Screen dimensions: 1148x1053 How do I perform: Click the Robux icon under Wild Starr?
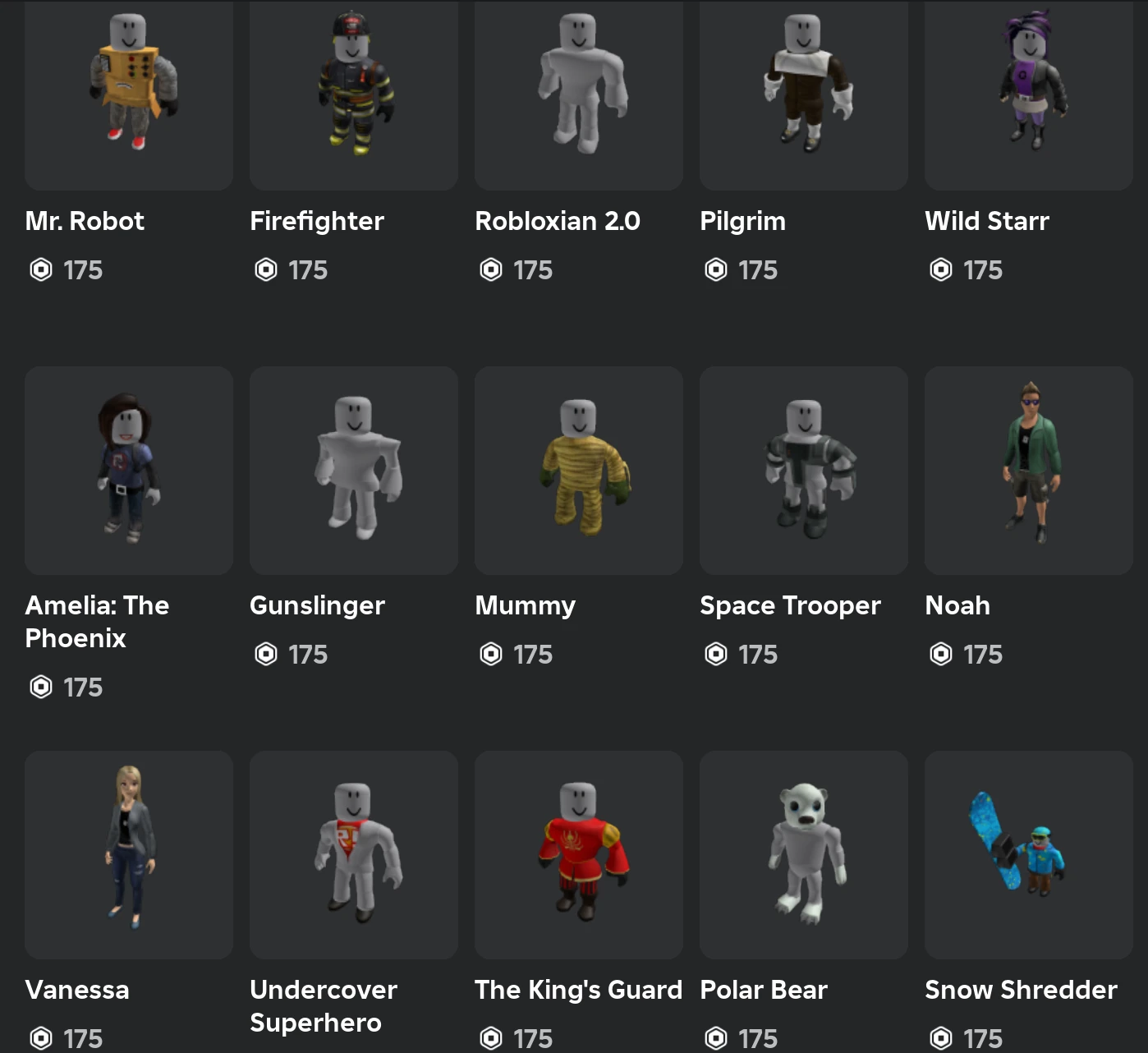tap(940, 269)
